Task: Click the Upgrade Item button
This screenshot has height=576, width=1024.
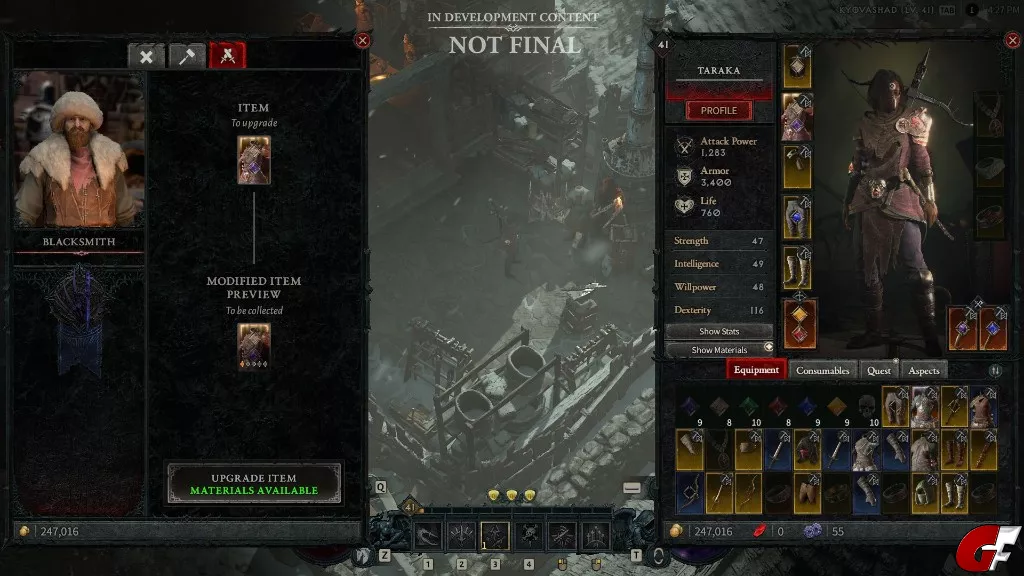Action: coord(254,484)
